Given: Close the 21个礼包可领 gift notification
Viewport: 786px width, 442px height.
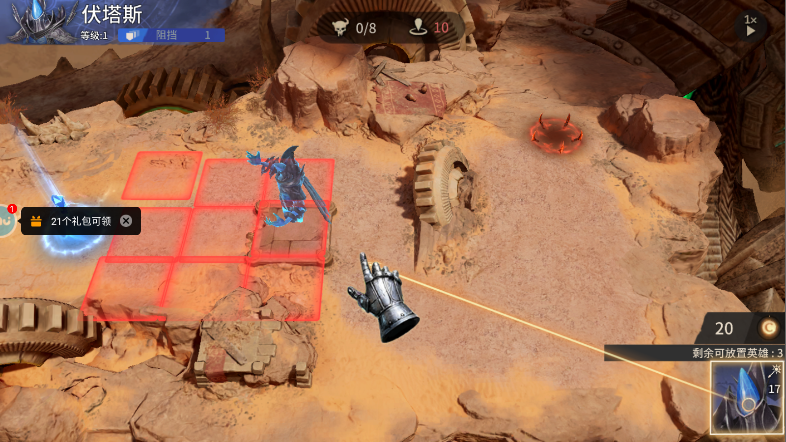Looking at the screenshot, I should coord(126,221).
